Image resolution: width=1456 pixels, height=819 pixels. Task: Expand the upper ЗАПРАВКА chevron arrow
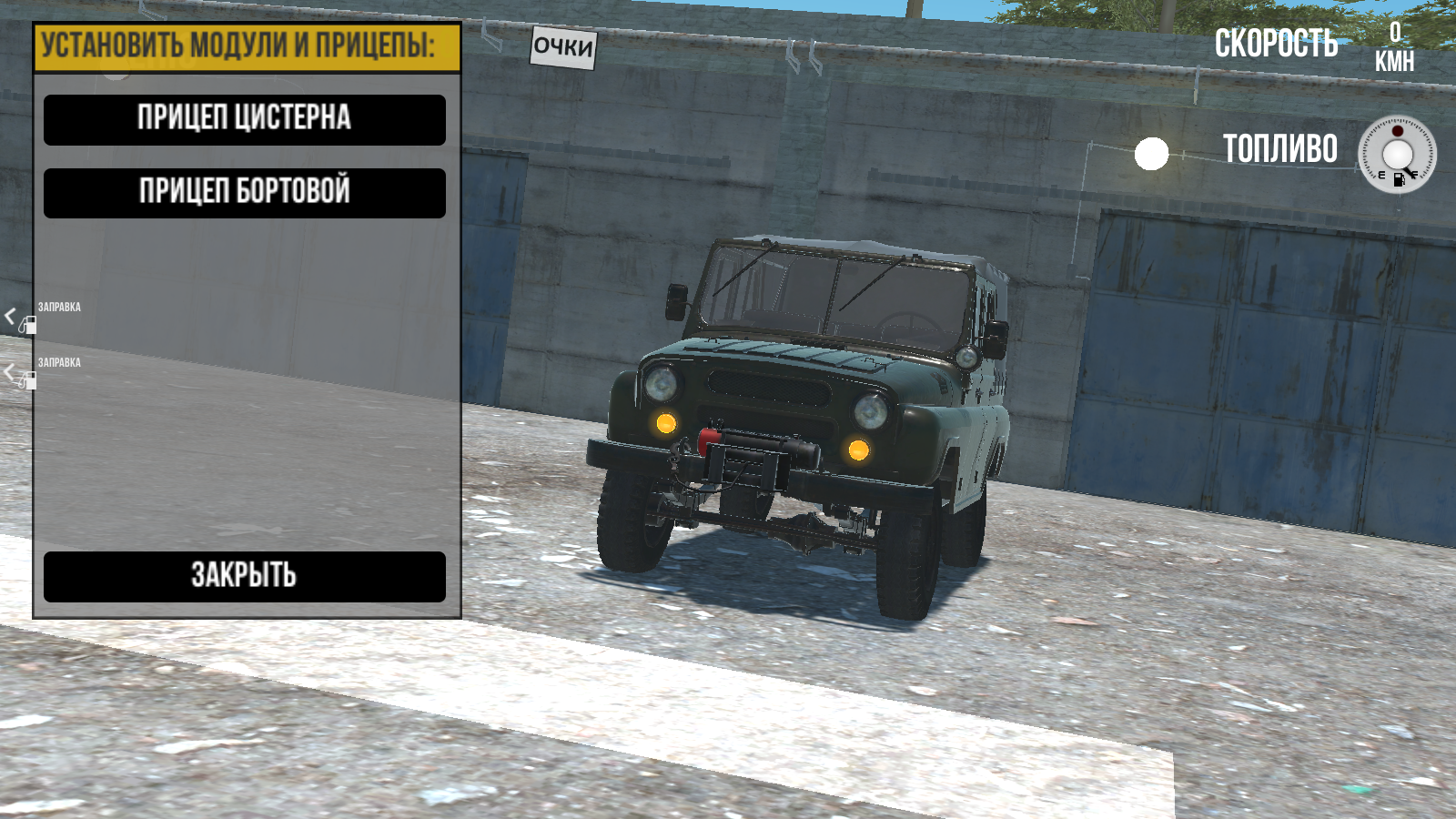point(10,316)
